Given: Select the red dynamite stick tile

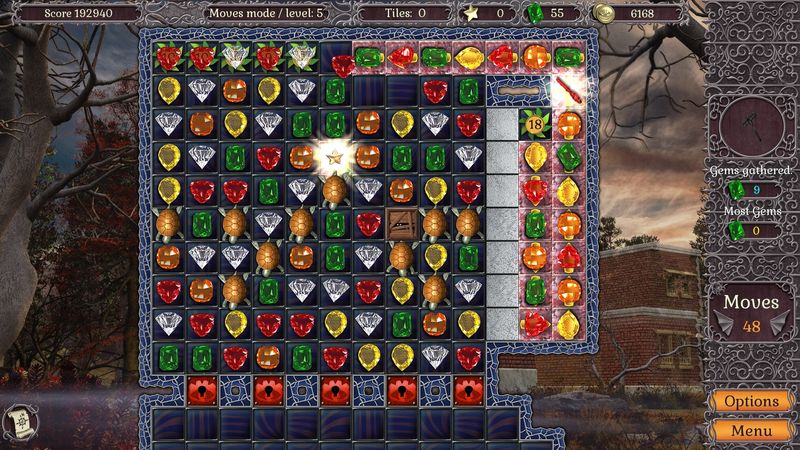Looking at the screenshot, I should tap(568, 91).
